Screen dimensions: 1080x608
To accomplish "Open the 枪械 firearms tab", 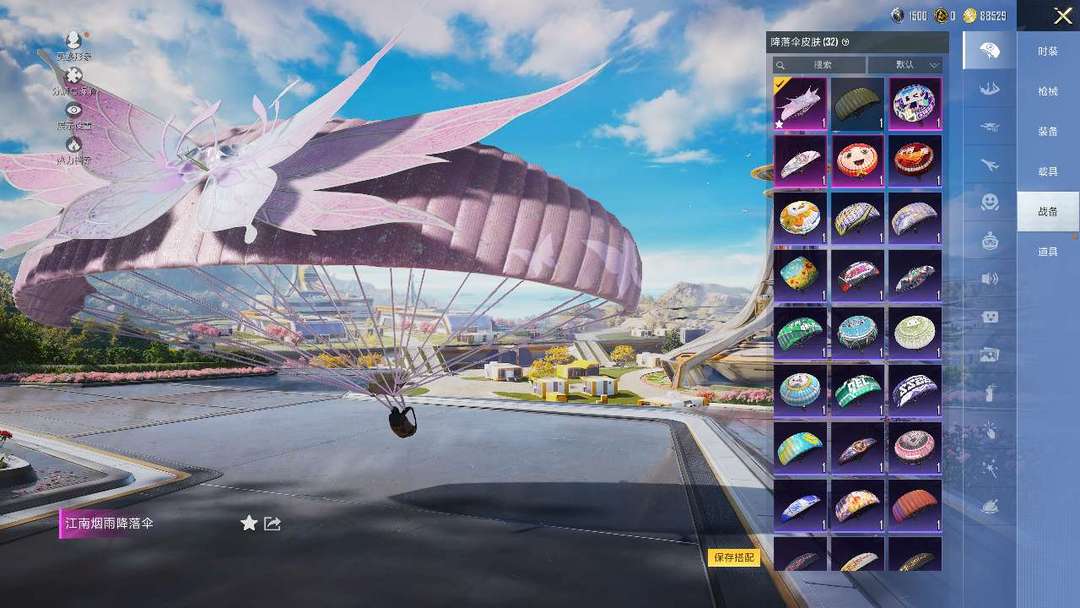I will point(1047,91).
